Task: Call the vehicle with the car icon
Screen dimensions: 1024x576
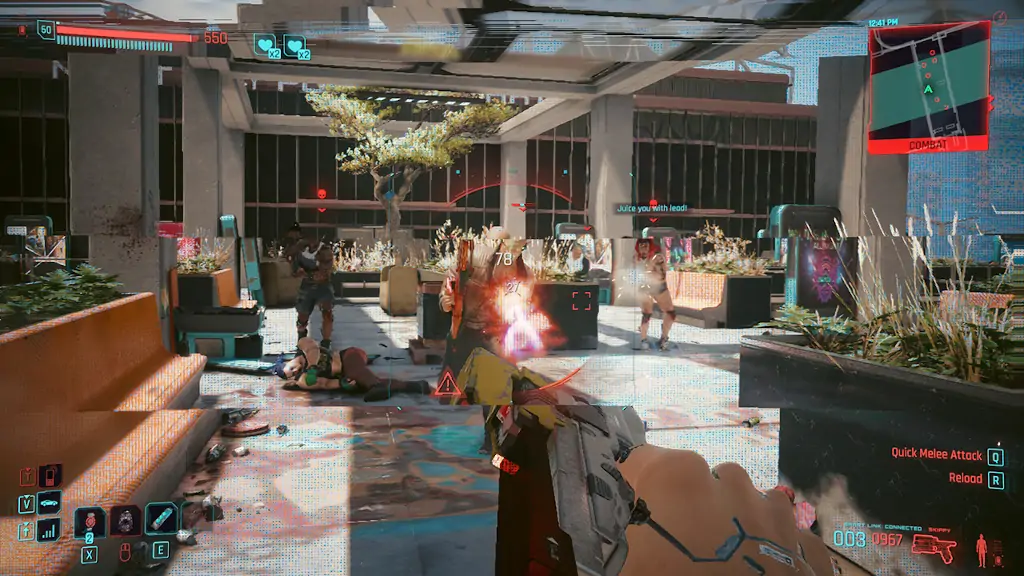Action: click(x=49, y=503)
